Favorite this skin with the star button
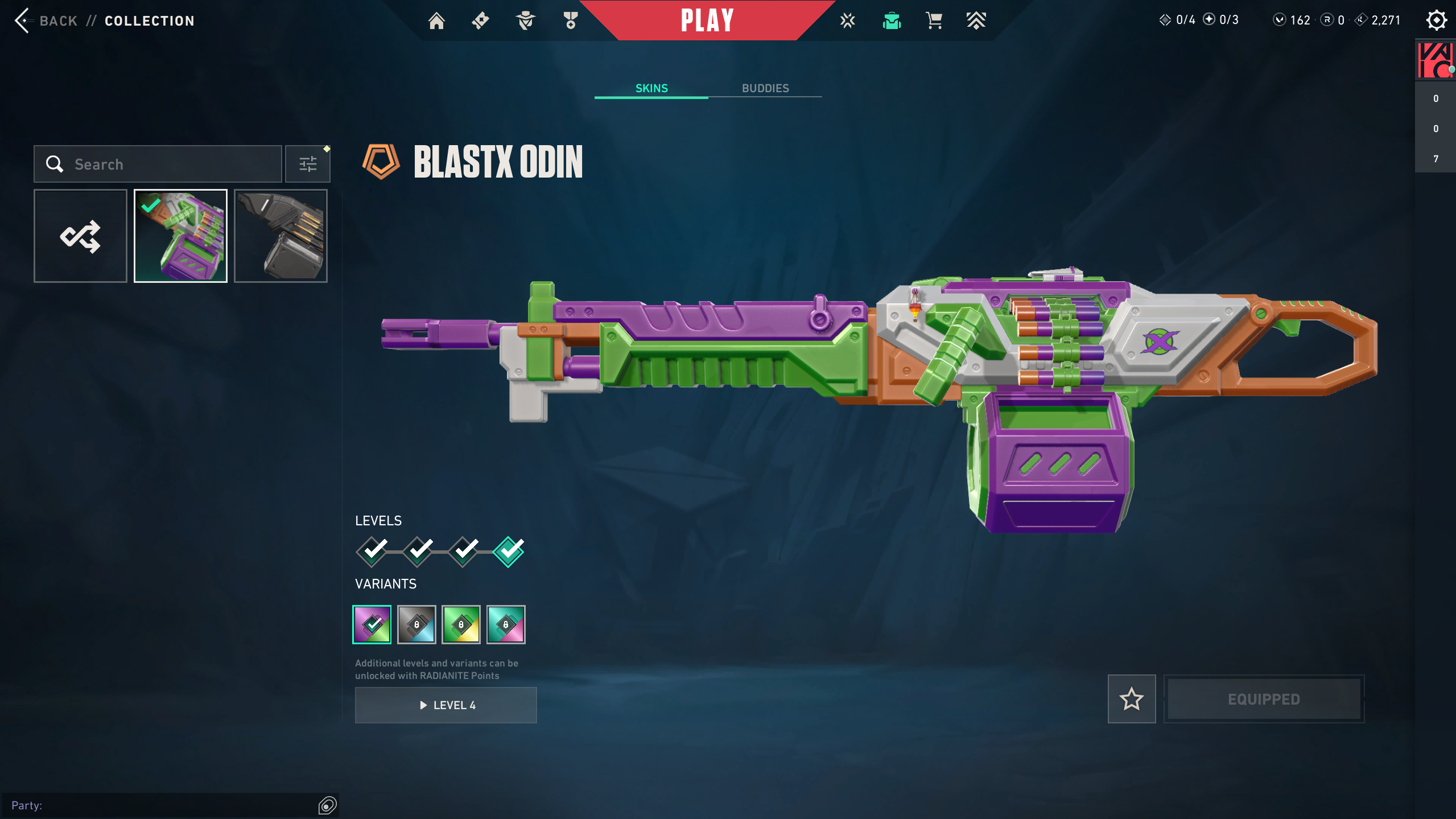The height and width of the screenshot is (819, 1456). [x=1131, y=699]
